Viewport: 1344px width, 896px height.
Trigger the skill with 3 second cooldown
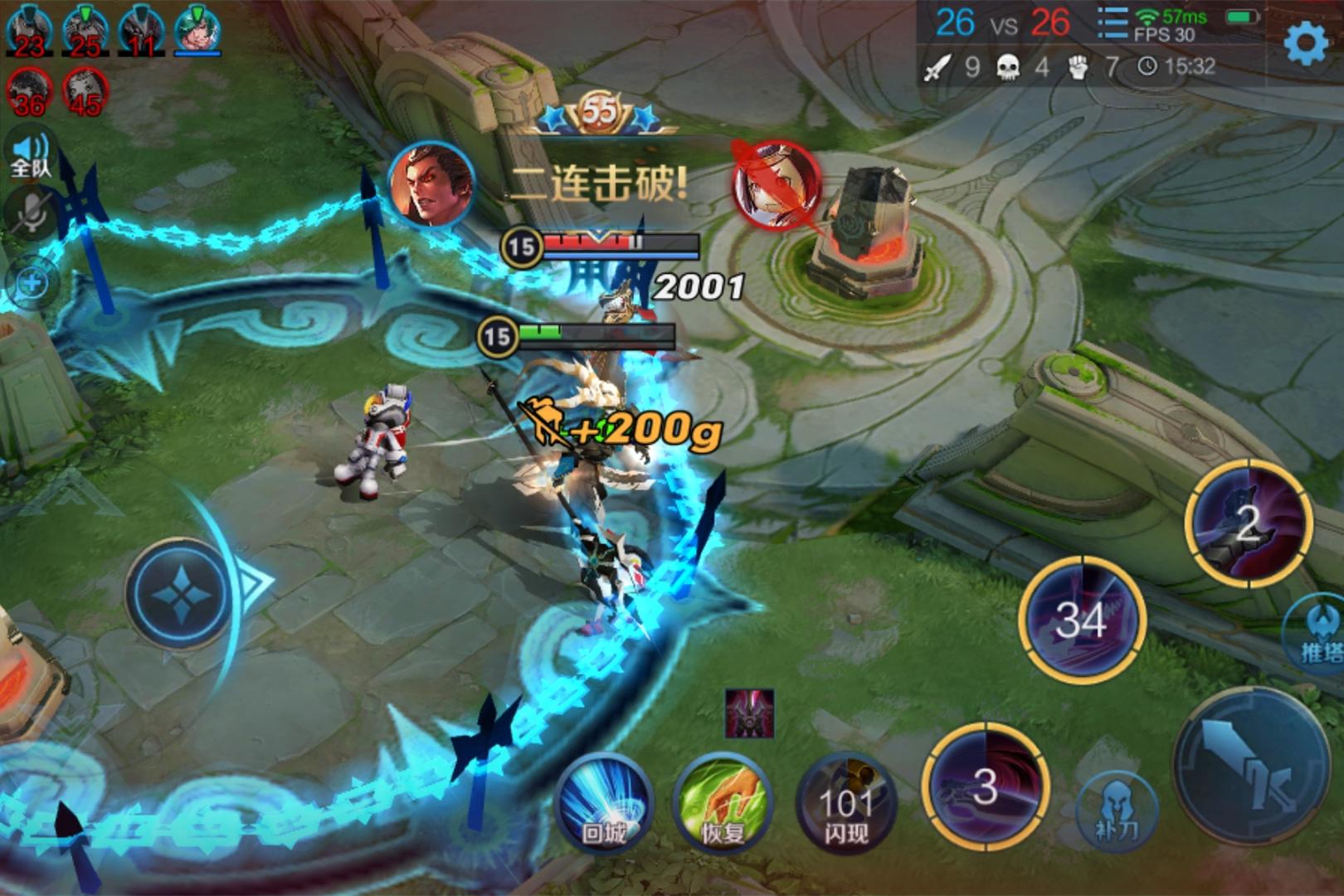(x=985, y=786)
